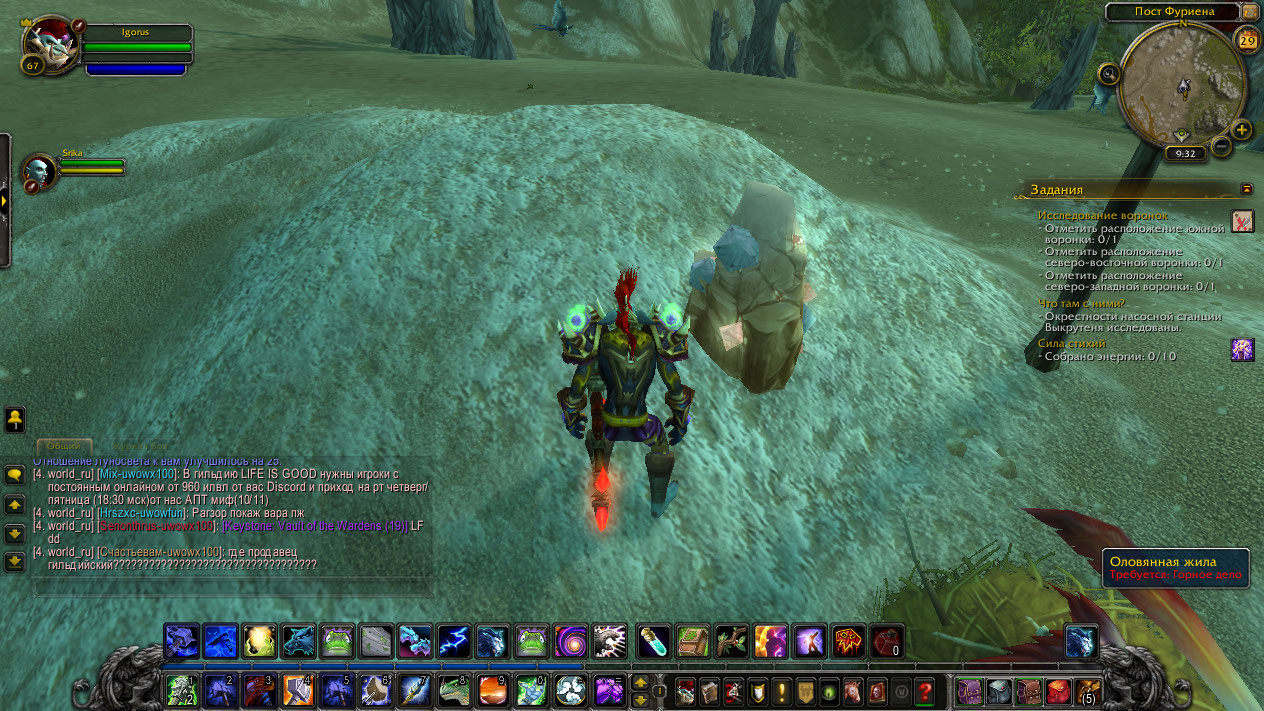The height and width of the screenshot is (711, 1264).
Task: Select the Сила стихий quest title
Action: point(1072,343)
